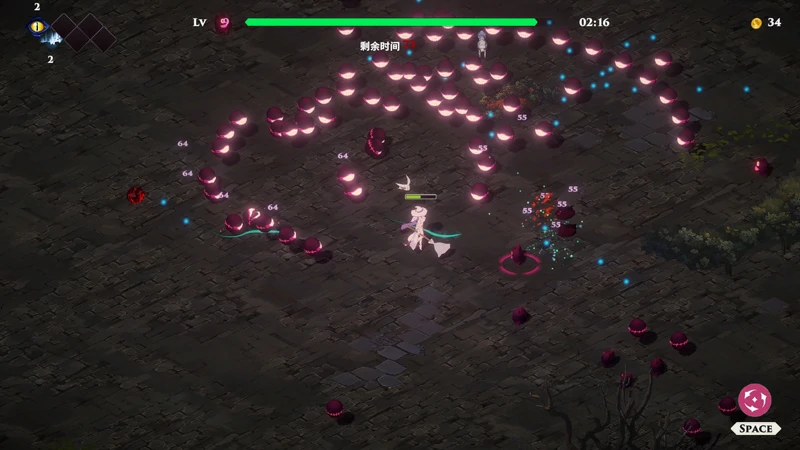Screen dimensions: 800x450
Task: Select the yellow eye skill icon
Action: pos(37,26)
